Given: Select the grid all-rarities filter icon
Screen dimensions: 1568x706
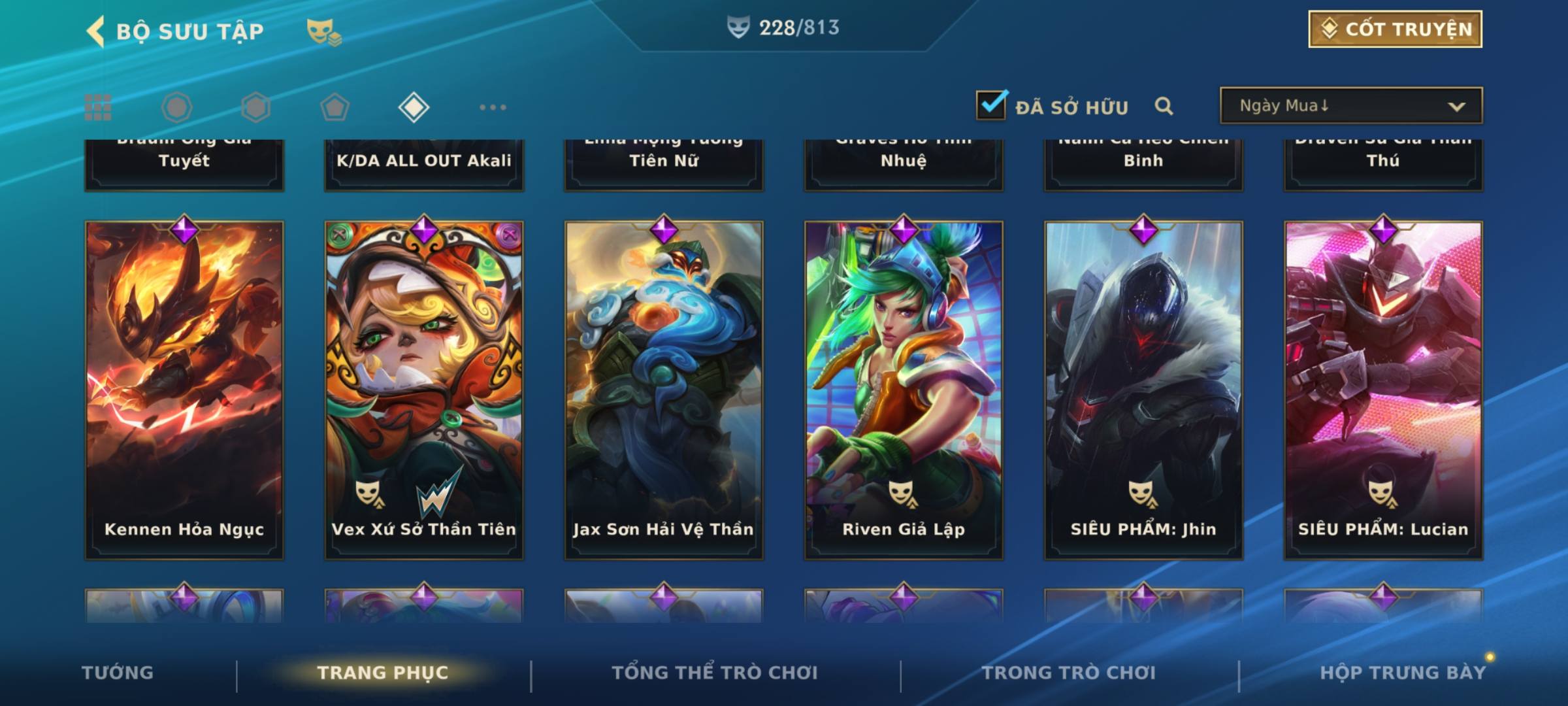Looking at the screenshot, I should click(98, 107).
